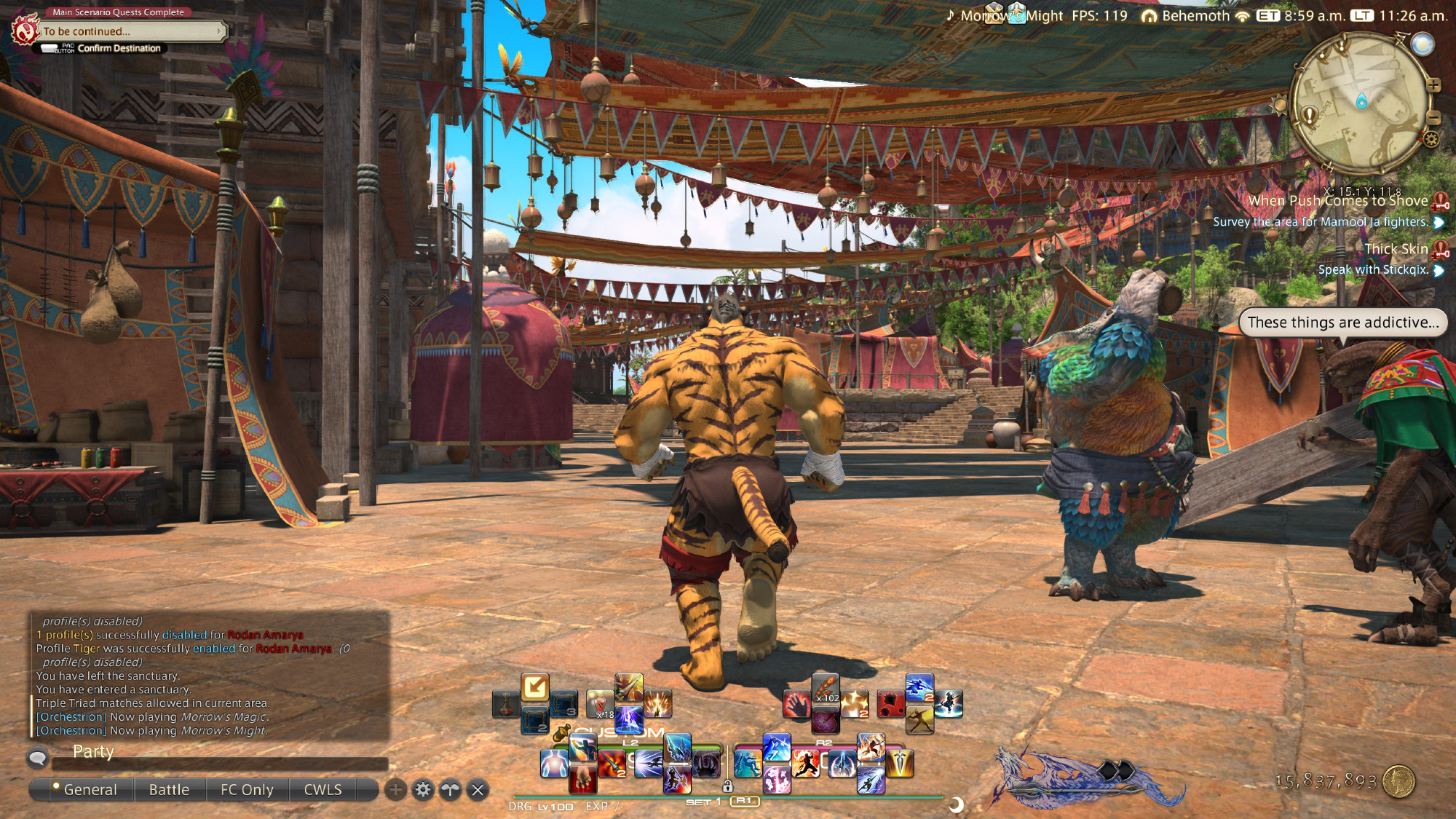Activate the gold diagonal arrow hotbar icon
Screen dimensions: 1456x819
(535, 687)
